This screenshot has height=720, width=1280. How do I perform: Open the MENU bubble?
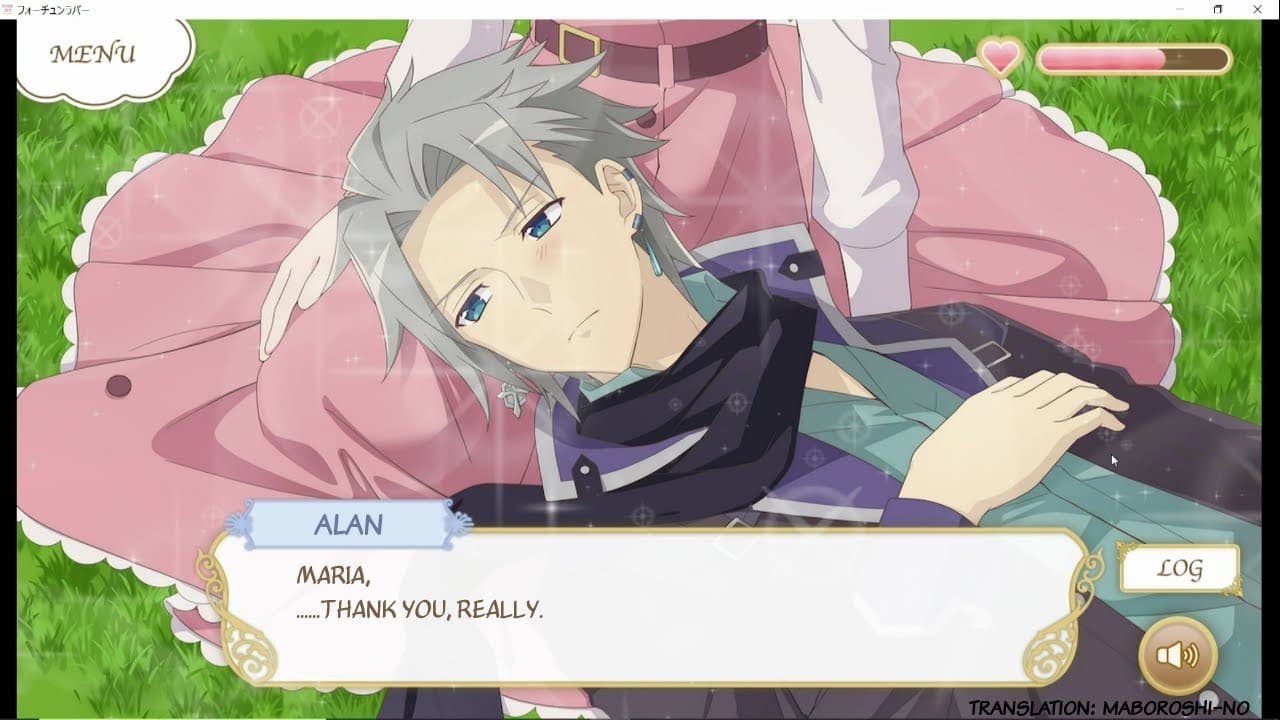tap(93, 52)
